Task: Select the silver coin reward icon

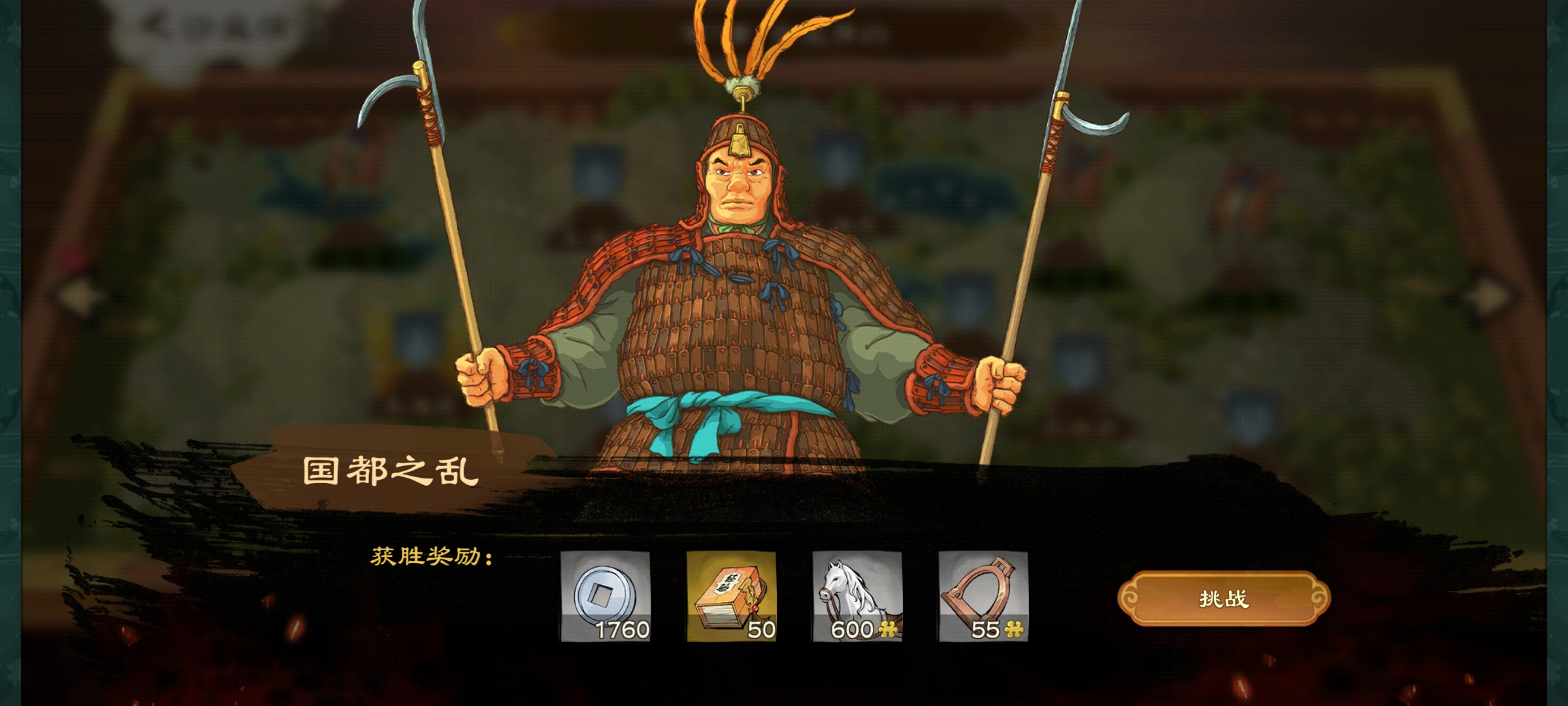Action: point(605,596)
